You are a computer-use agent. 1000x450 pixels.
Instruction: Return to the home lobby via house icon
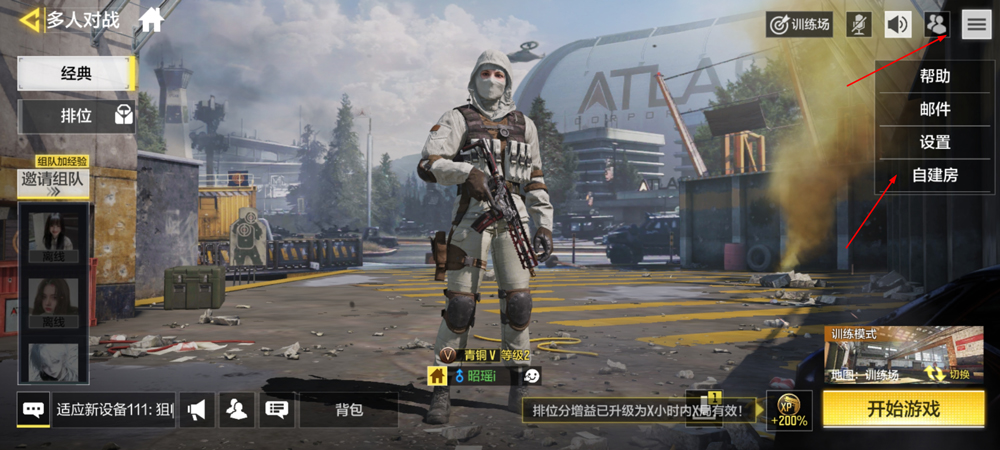point(151,19)
